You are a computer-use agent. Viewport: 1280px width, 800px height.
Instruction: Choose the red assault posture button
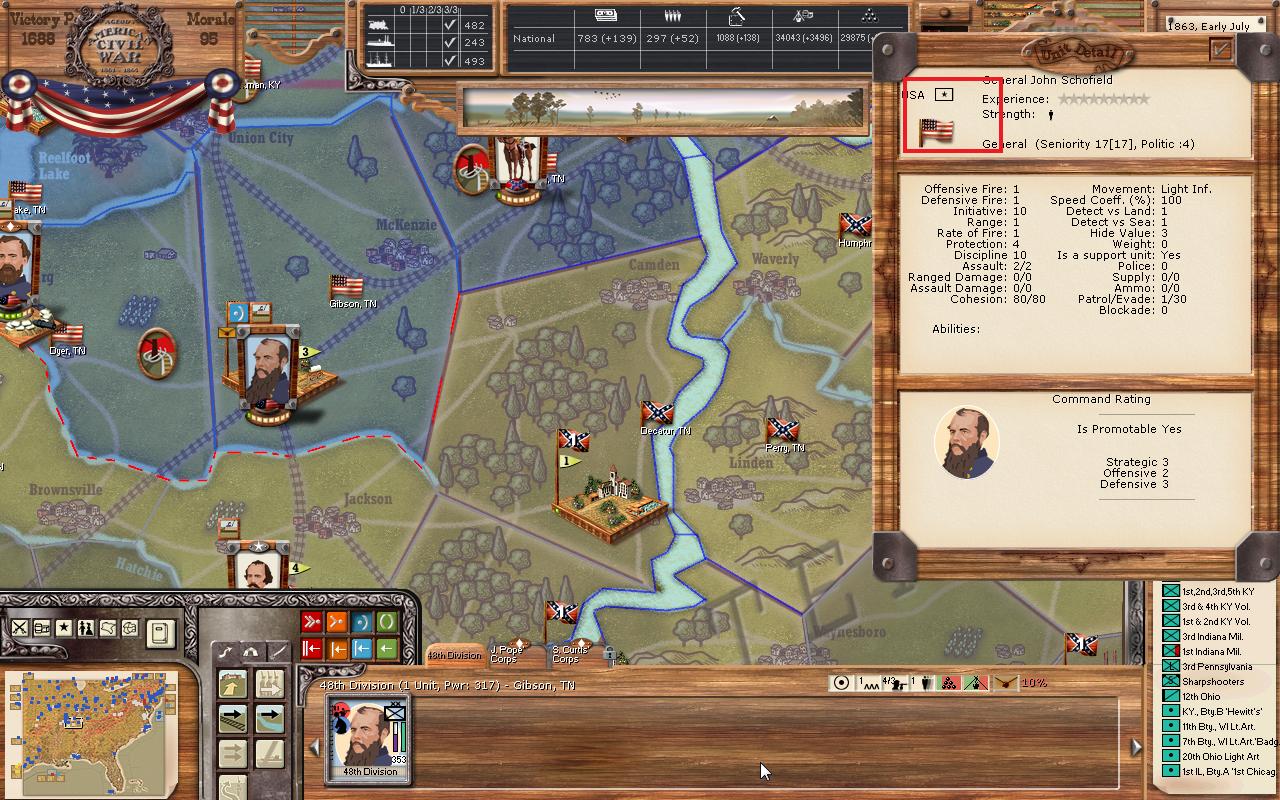tap(312, 623)
